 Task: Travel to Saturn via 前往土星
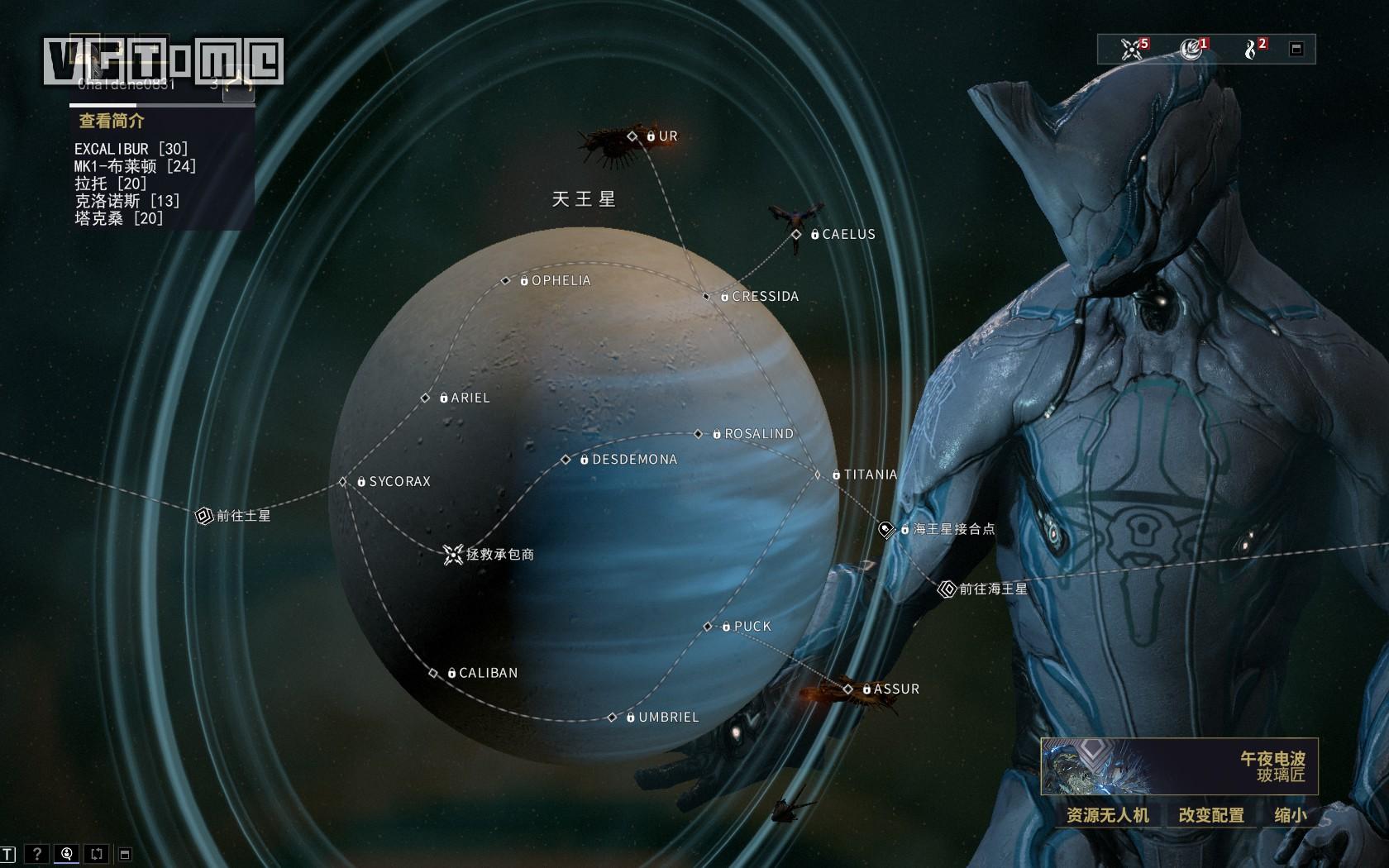(x=204, y=516)
